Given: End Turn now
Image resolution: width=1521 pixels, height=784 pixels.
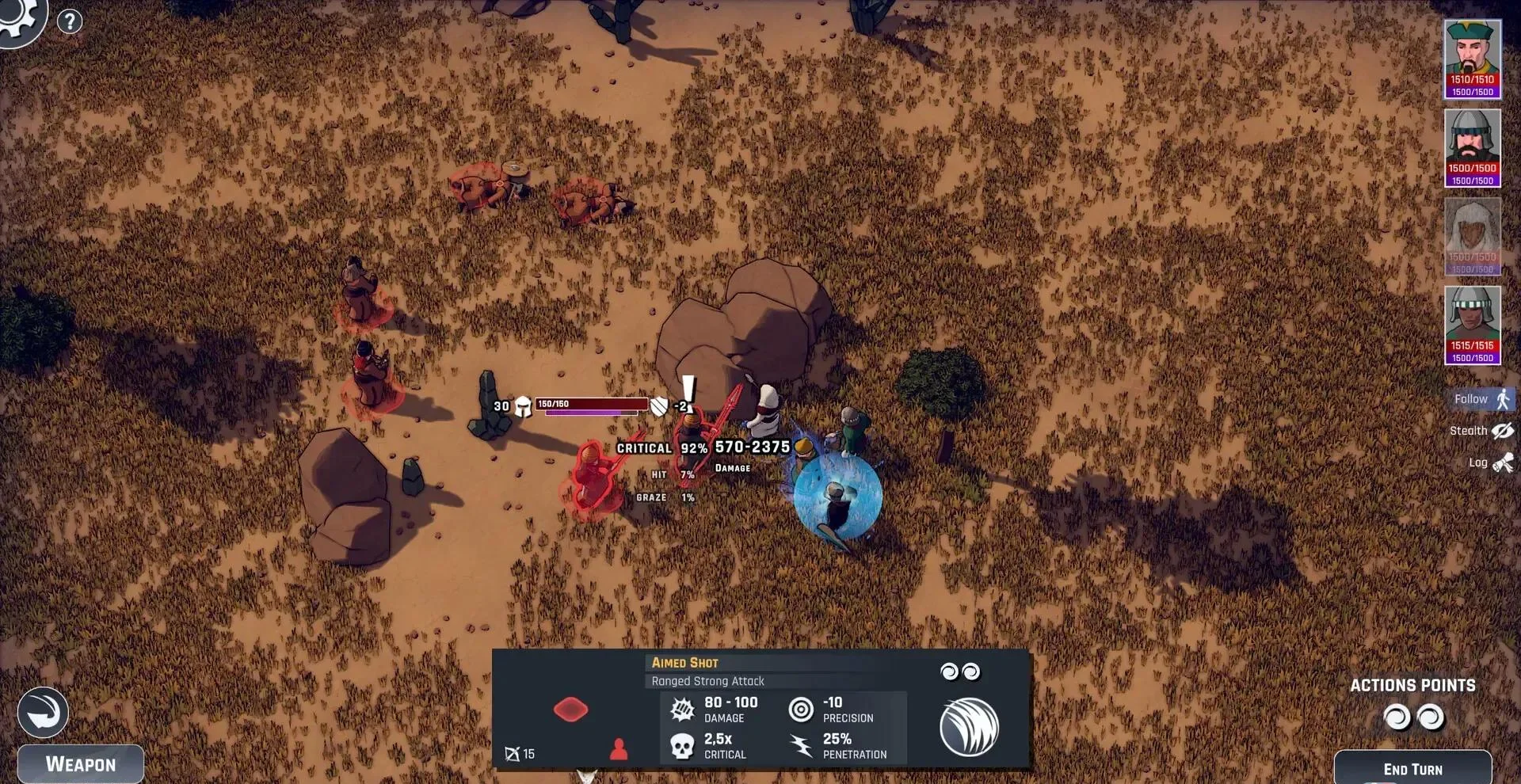Looking at the screenshot, I should pyautogui.click(x=1412, y=768).
